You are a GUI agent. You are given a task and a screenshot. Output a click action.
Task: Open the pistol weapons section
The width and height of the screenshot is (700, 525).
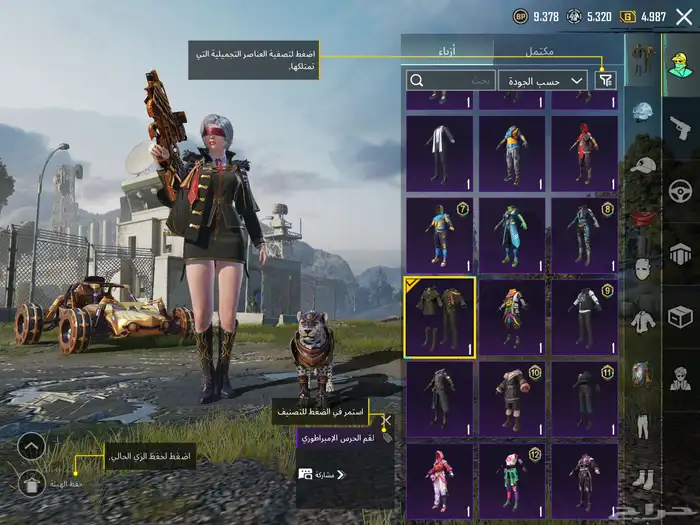(680, 128)
